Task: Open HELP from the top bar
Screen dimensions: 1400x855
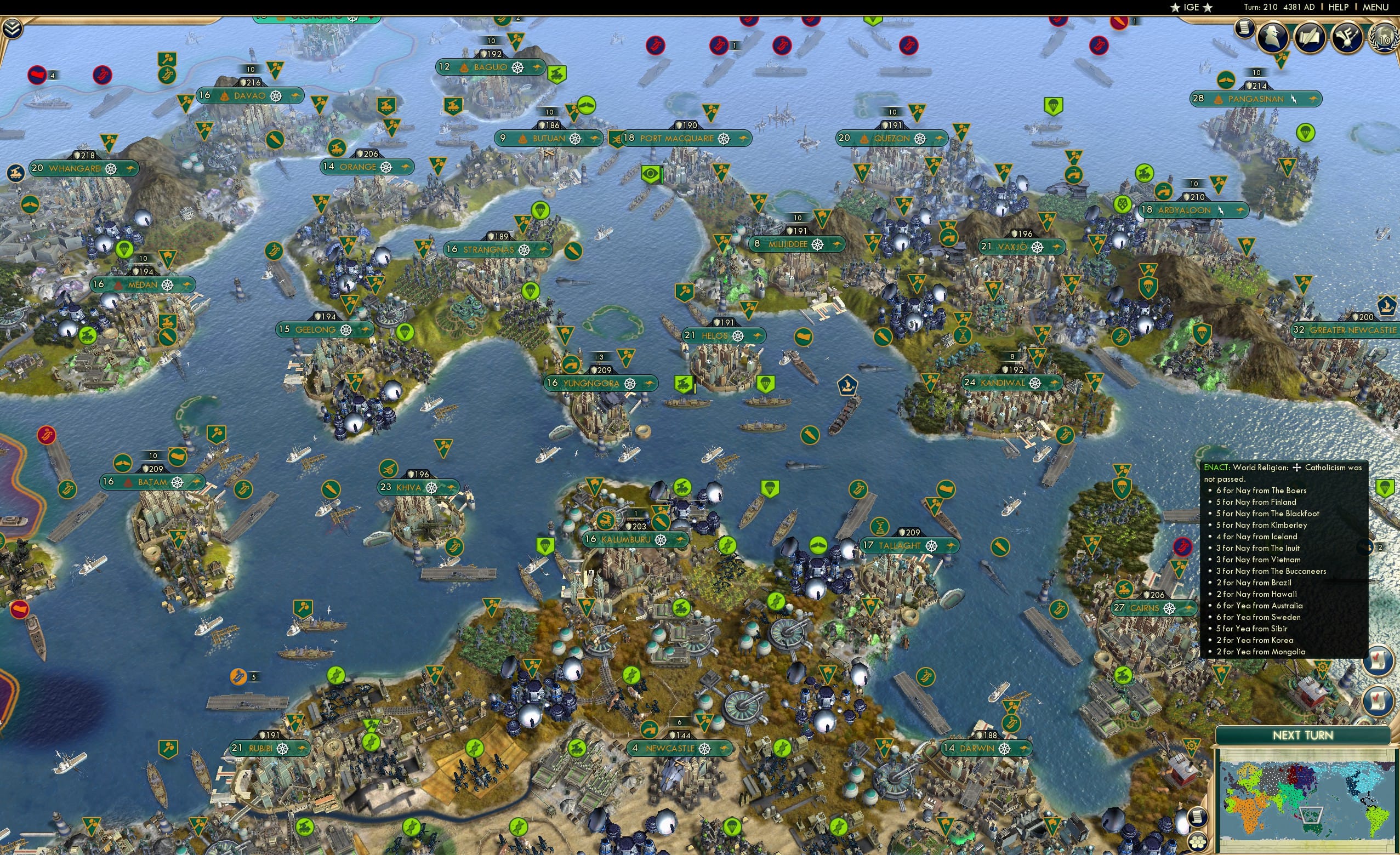Action: click(x=1339, y=7)
